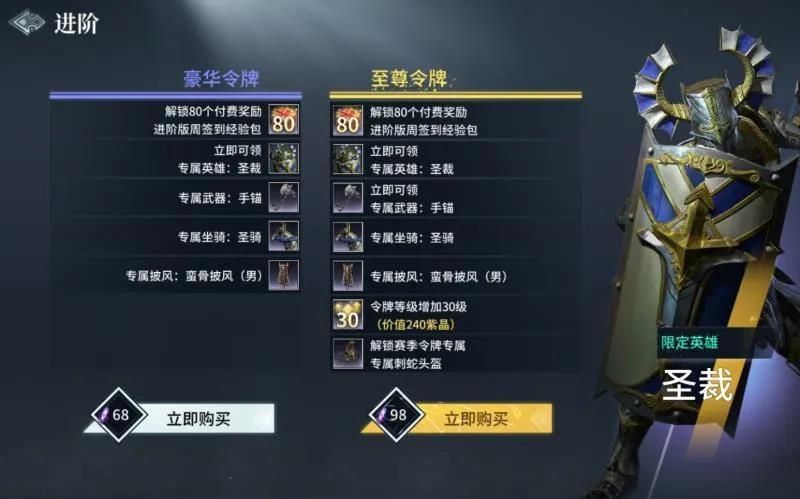Image resolution: width=800 pixels, height=499 pixels.
Task: View the 圣裁 hero icon in 豪华令牌 list
Action: tap(284, 158)
